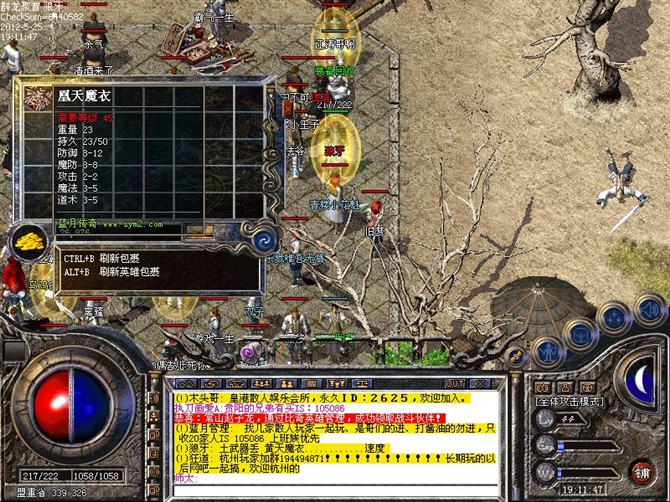Click the OUT button above the chat
670x502 pixels.
point(454,383)
